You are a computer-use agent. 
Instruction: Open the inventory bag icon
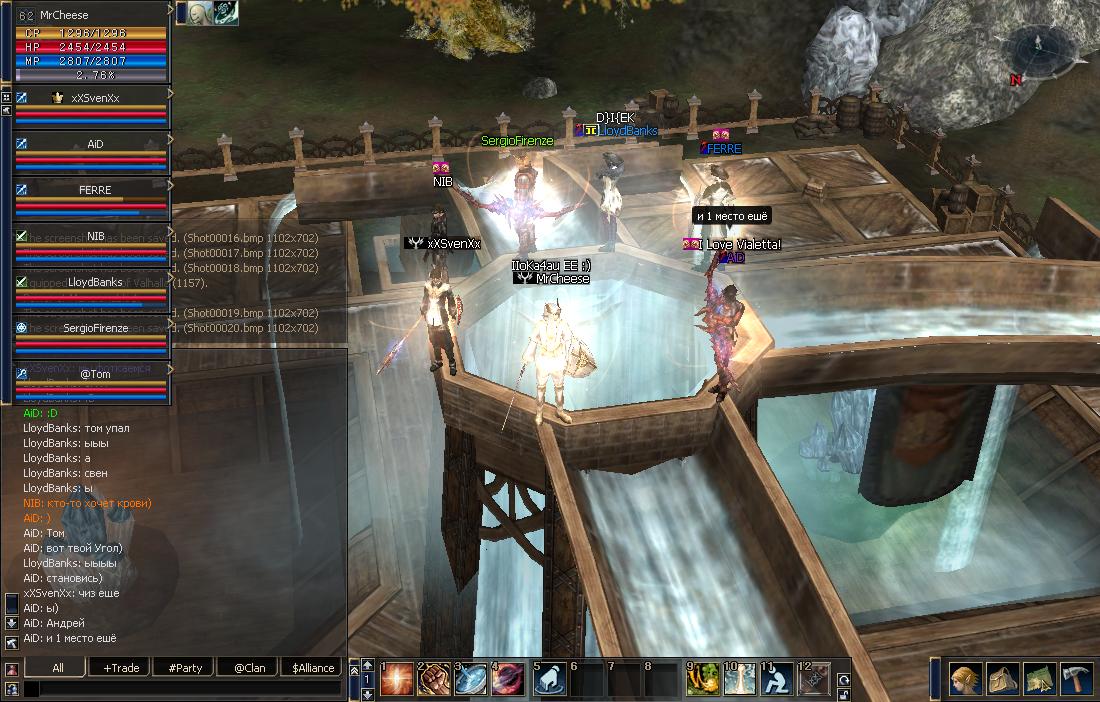[x=1001, y=679]
